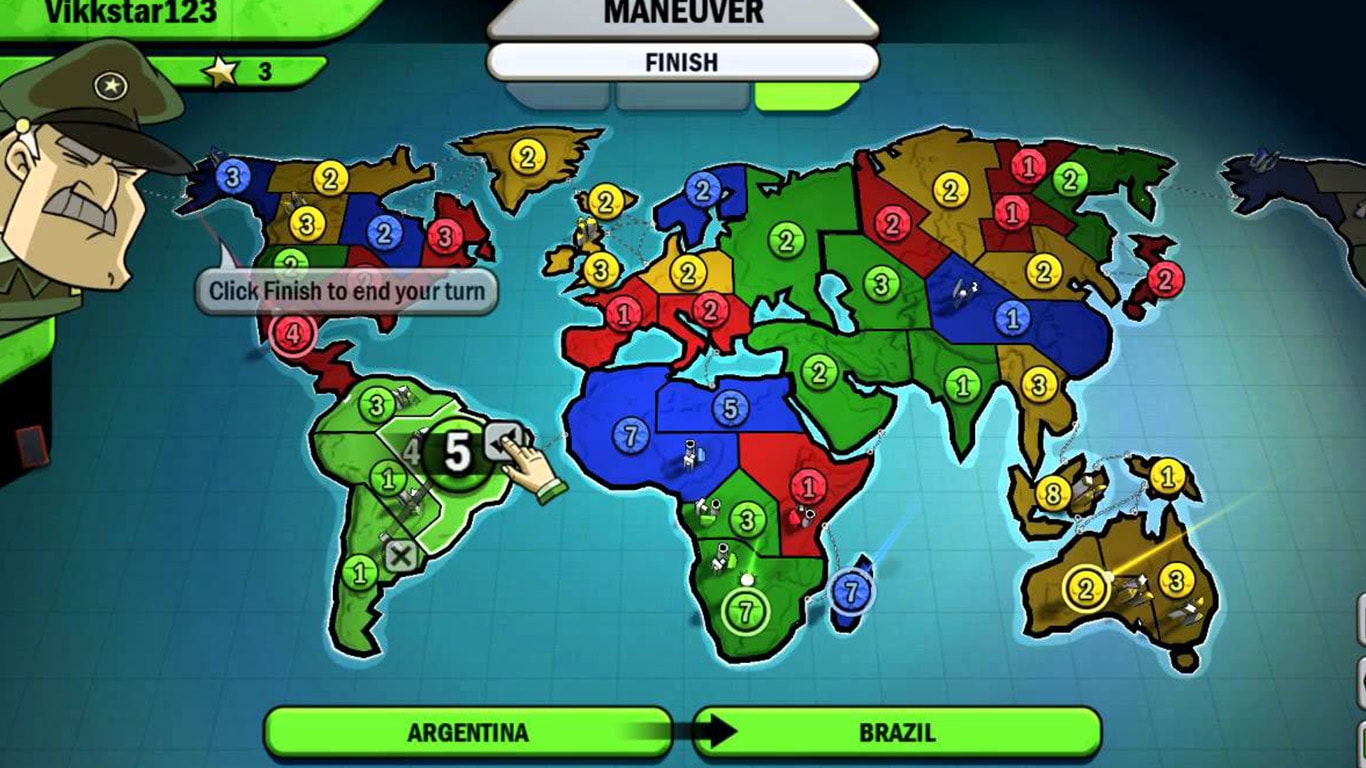Select the infantry unit icon in North Africa

click(690, 455)
